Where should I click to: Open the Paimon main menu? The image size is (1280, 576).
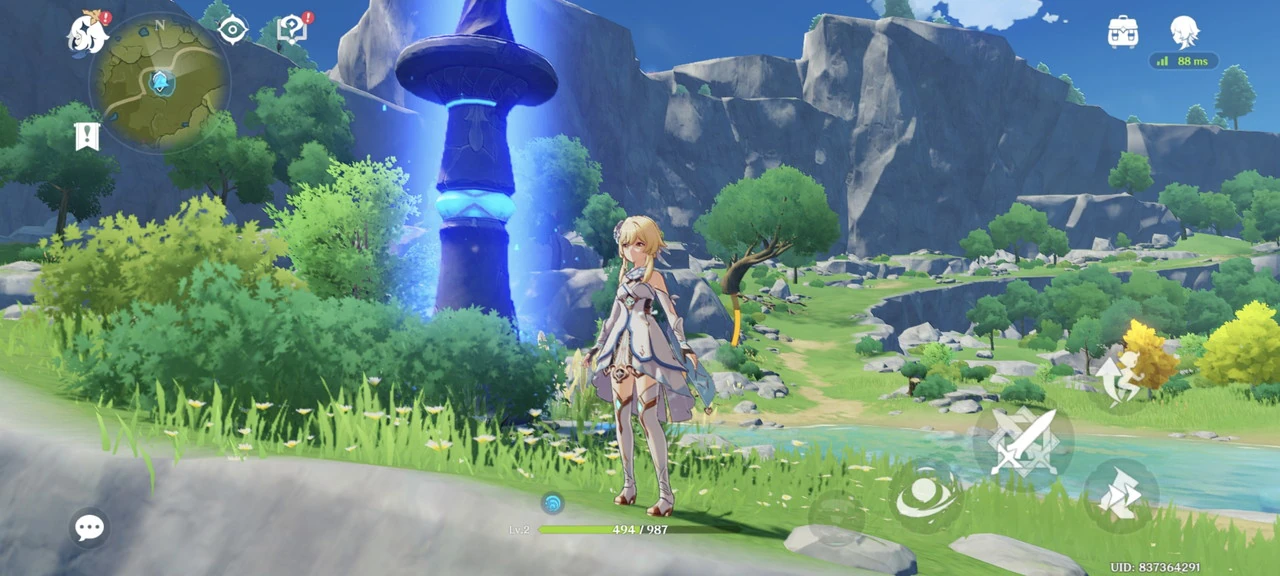point(88,34)
